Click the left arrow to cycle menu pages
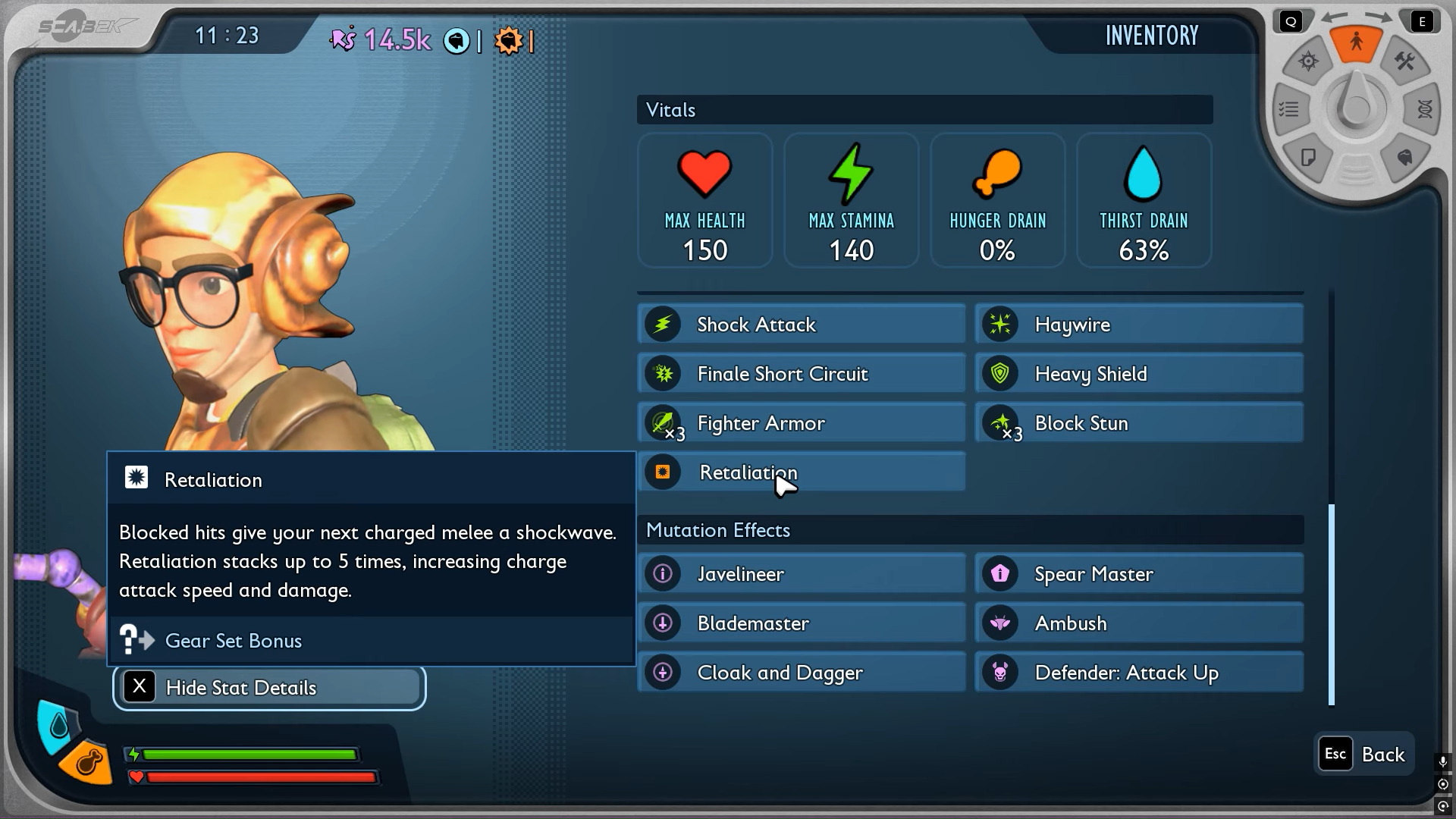This screenshot has height=819, width=1456. click(x=1335, y=17)
